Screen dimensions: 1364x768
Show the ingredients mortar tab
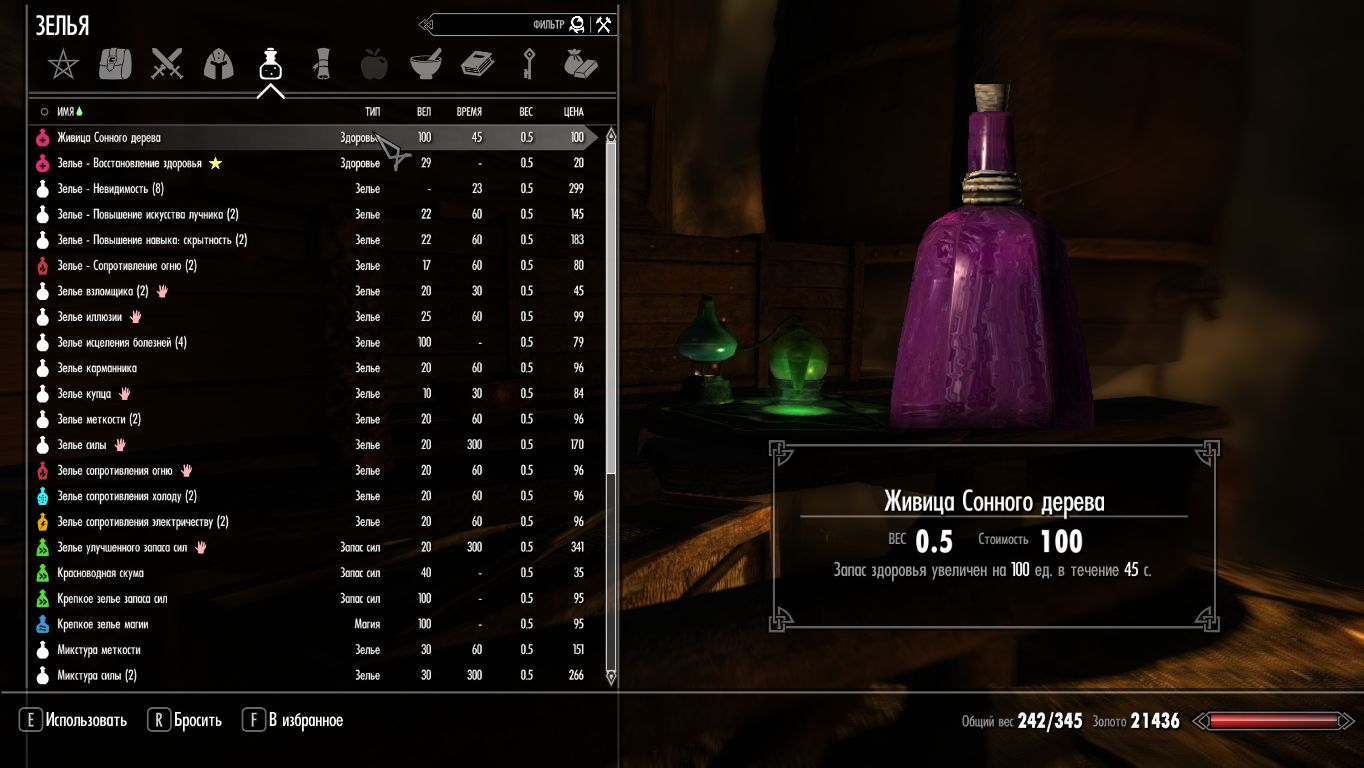[x=425, y=65]
